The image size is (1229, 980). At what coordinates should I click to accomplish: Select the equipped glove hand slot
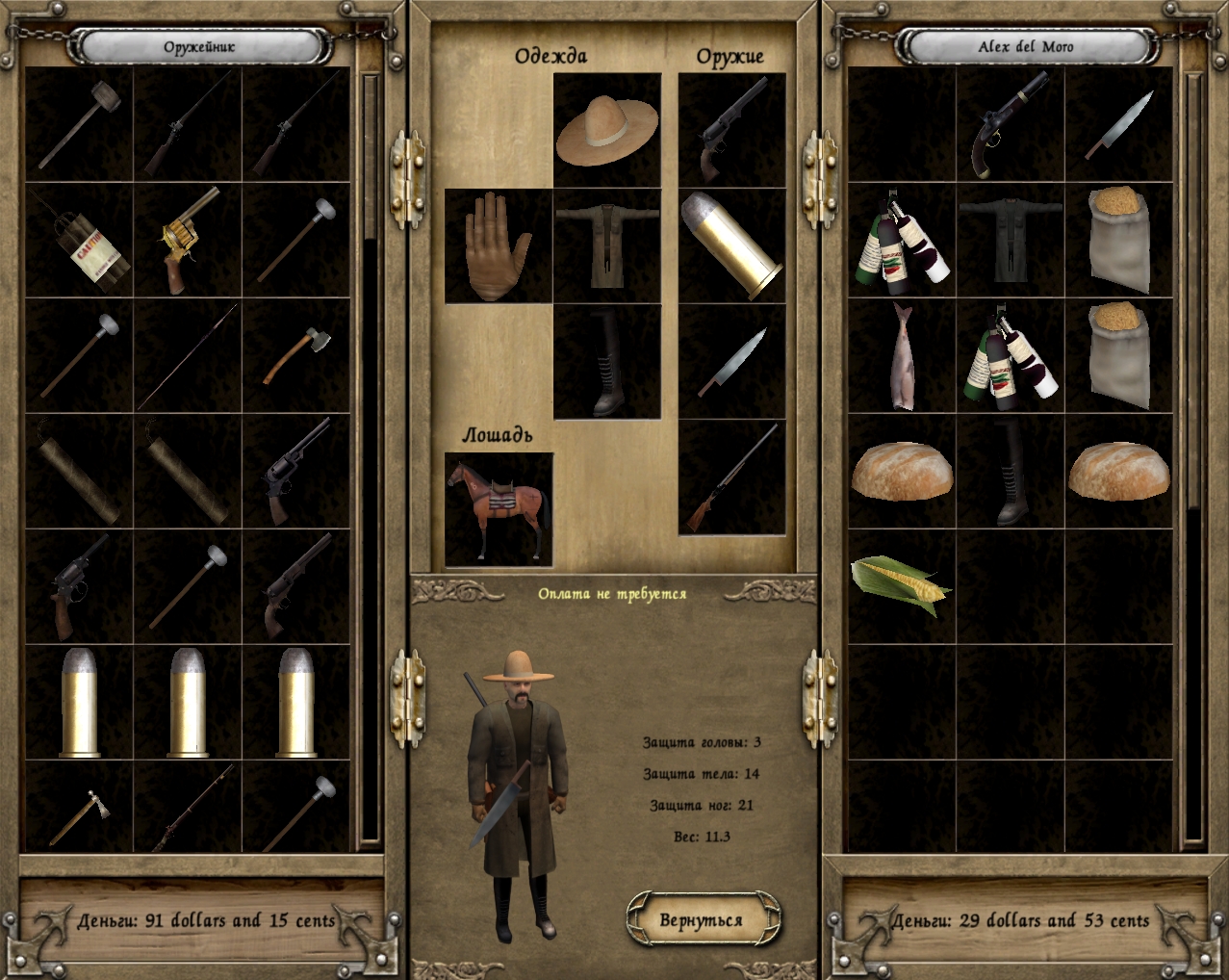[x=498, y=245]
